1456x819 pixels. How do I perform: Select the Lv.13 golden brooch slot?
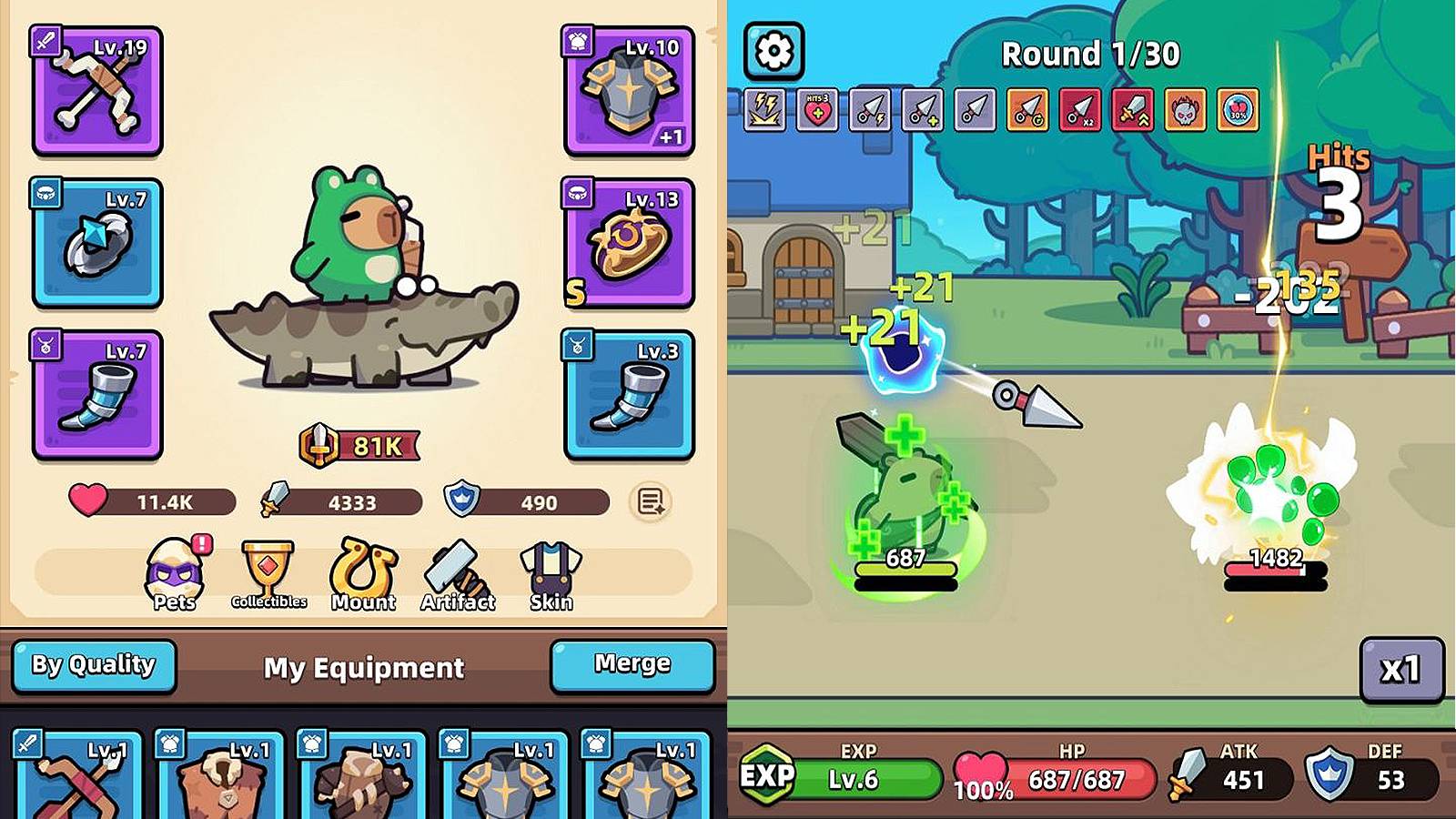coord(629,243)
